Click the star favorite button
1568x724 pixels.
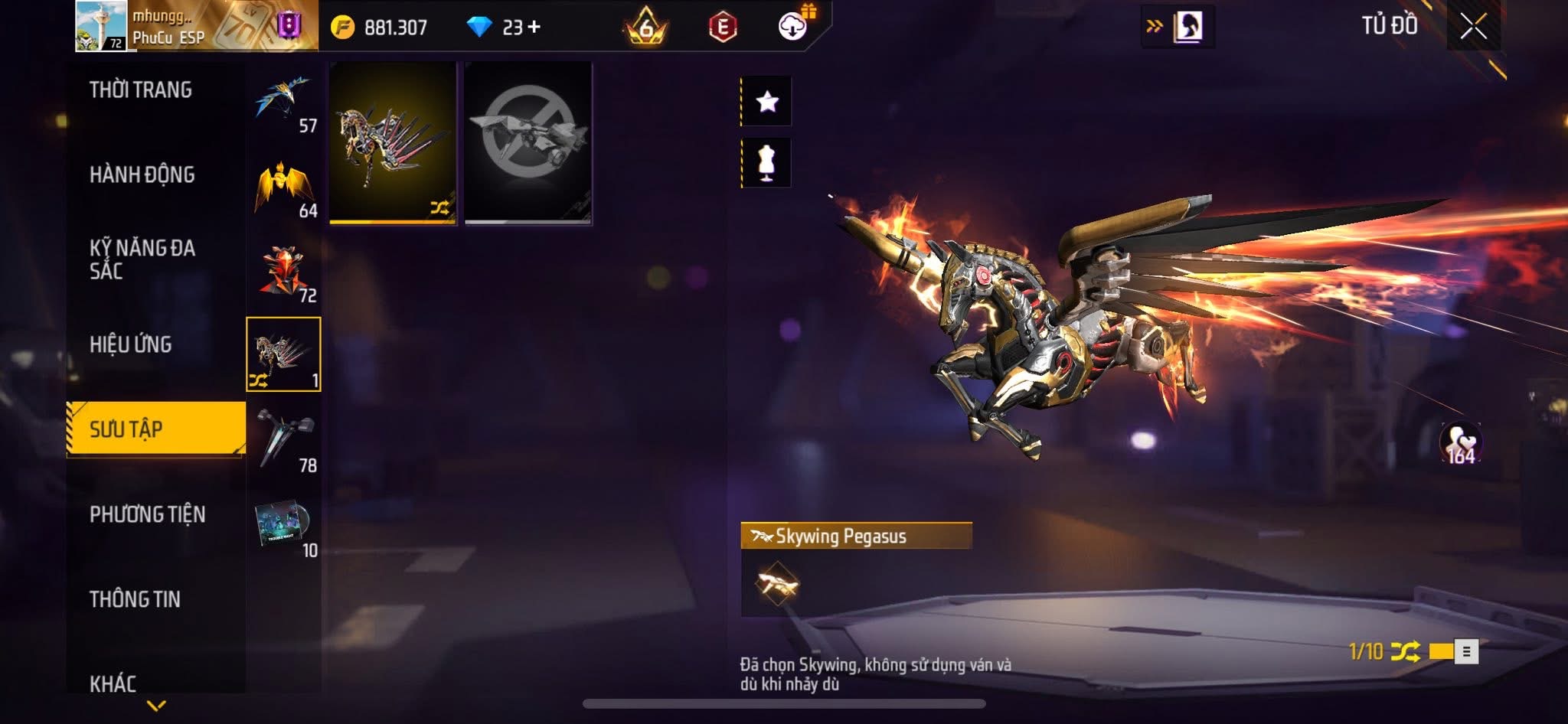click(x=767, y=101)
